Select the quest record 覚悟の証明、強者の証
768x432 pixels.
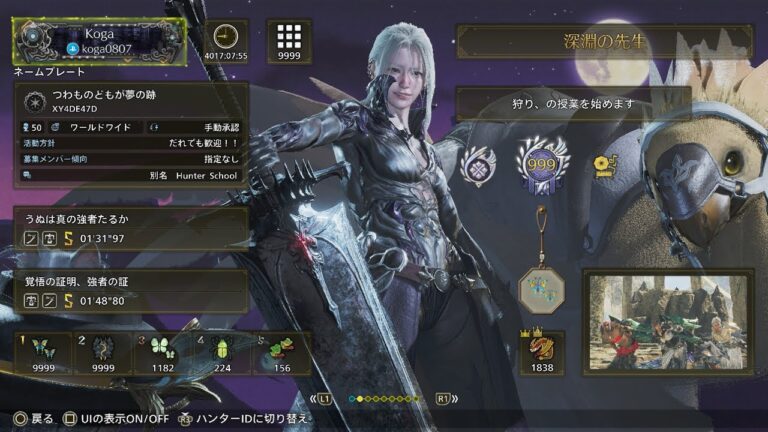130,290
